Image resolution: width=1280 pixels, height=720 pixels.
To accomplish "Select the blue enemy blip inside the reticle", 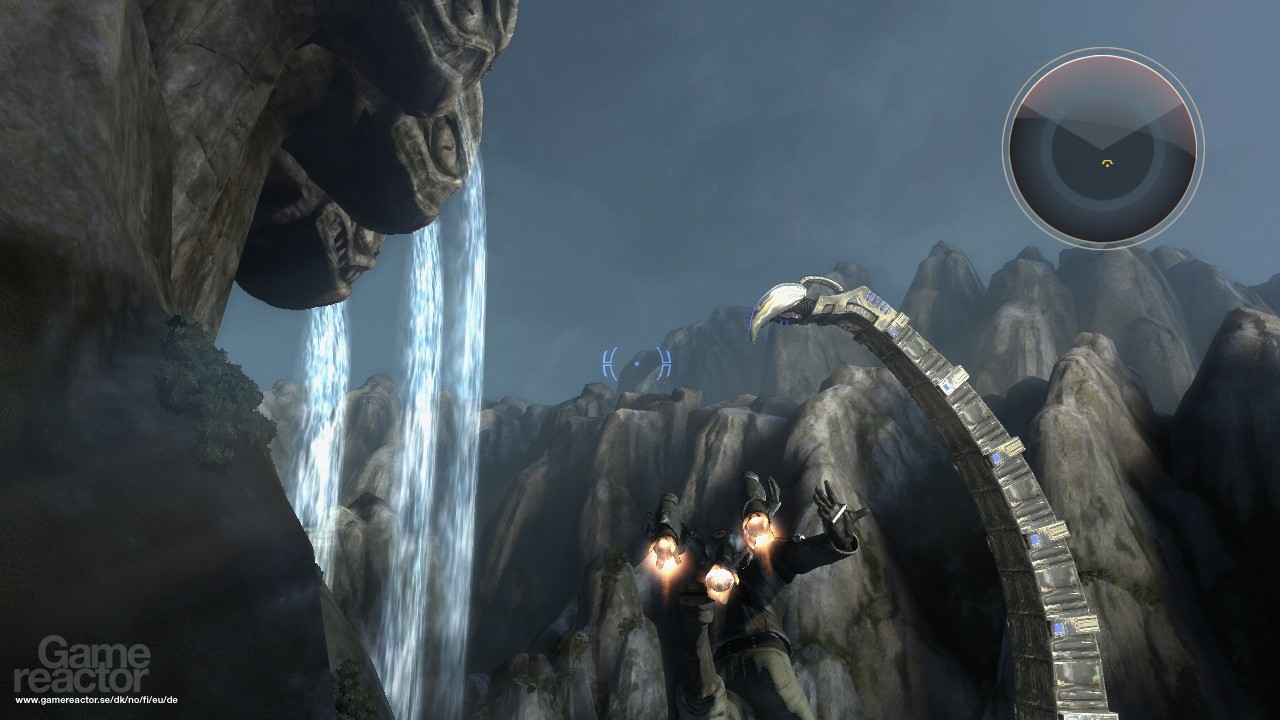I will [636, 363].
